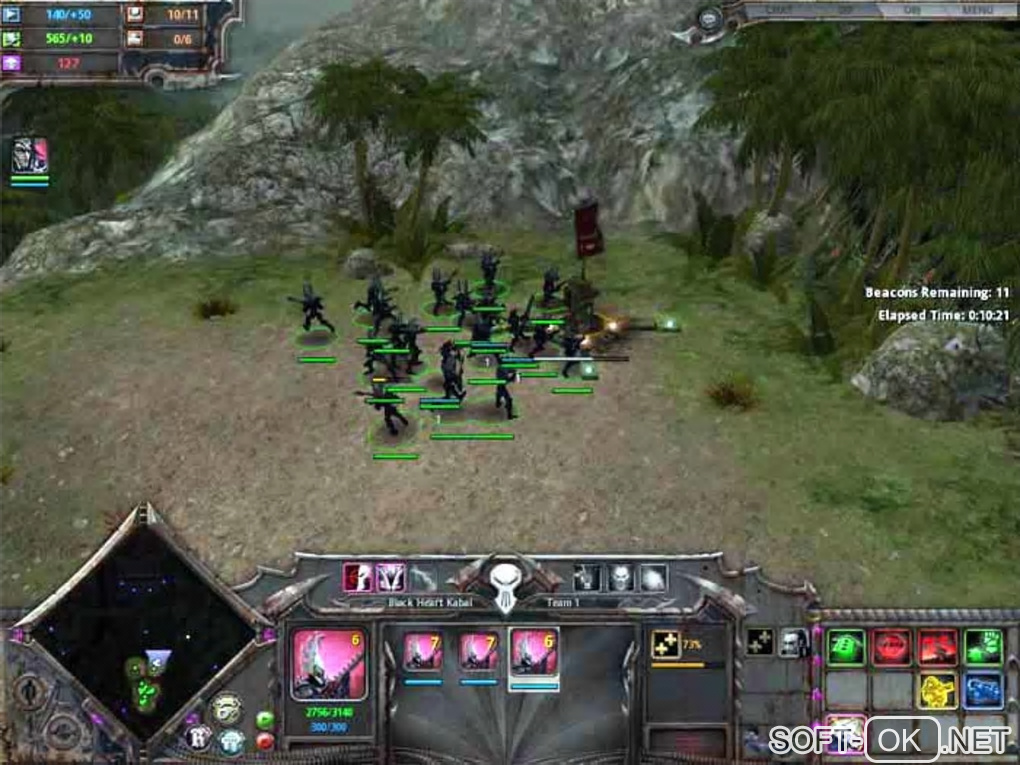The image size is (1020, 765).
Task: Click the gold ringed button right of the minimap
Action: 226,708
